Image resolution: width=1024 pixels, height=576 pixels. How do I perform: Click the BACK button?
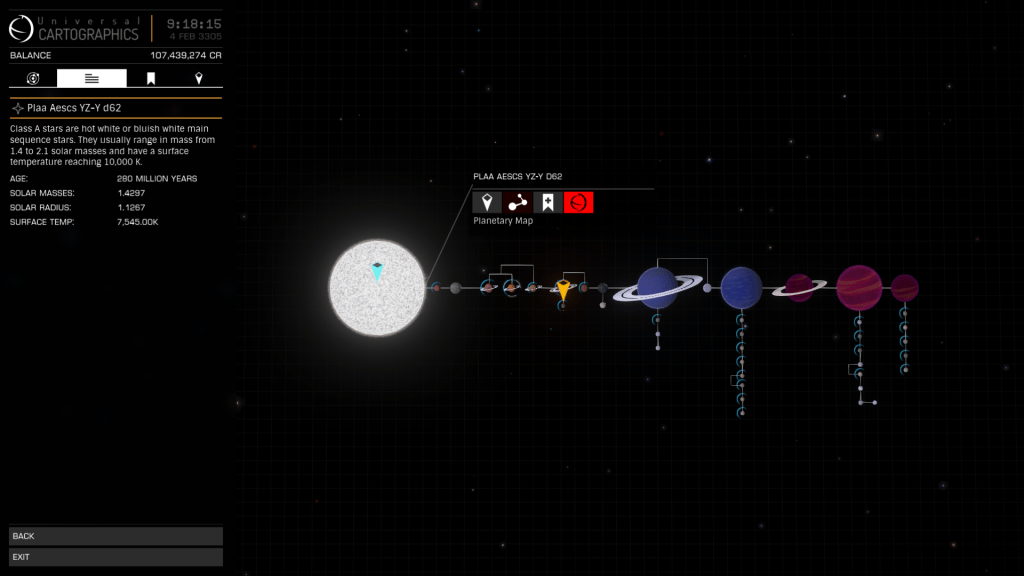pos(115,536)
